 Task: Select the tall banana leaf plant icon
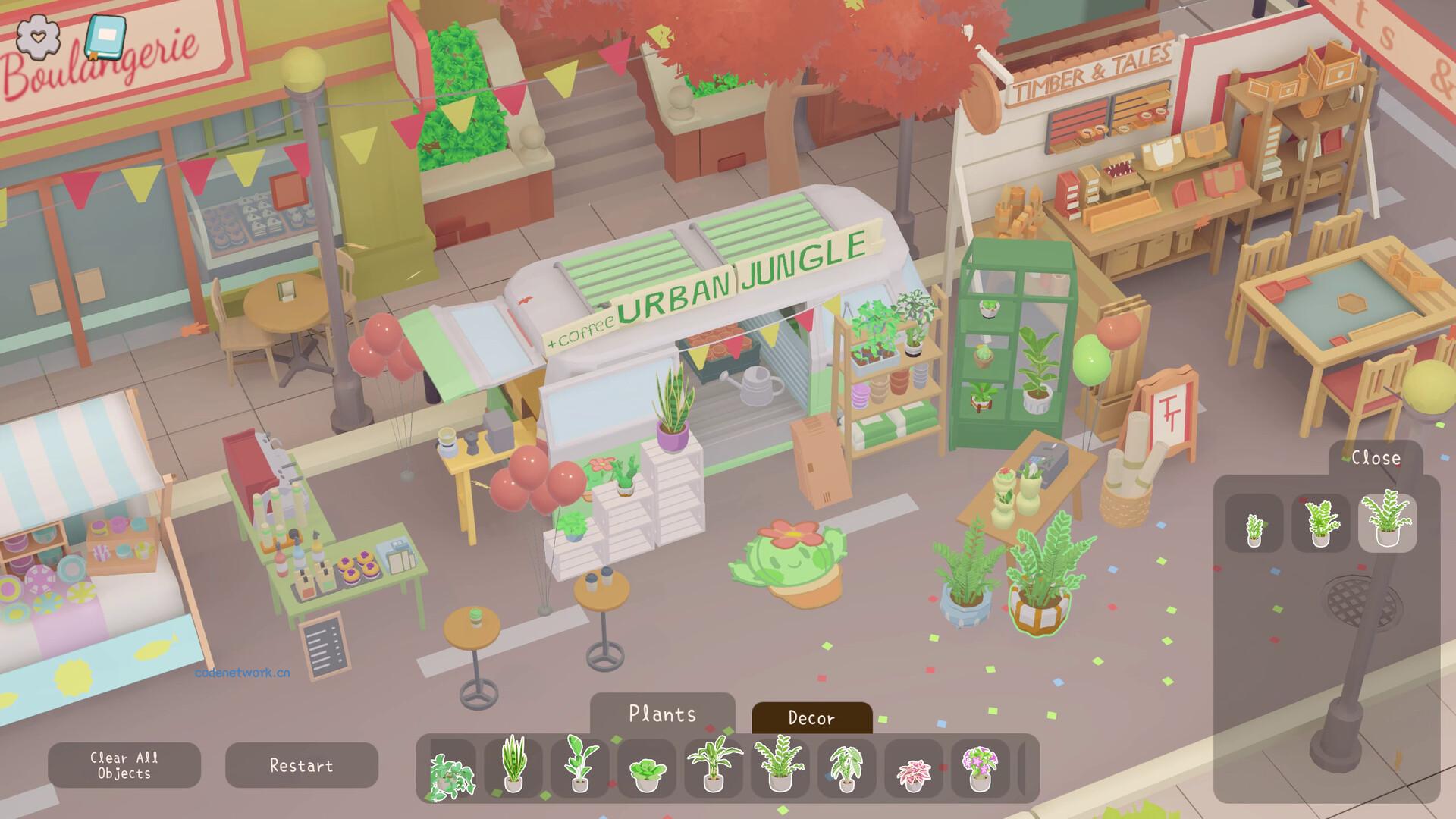click(578, 766)
